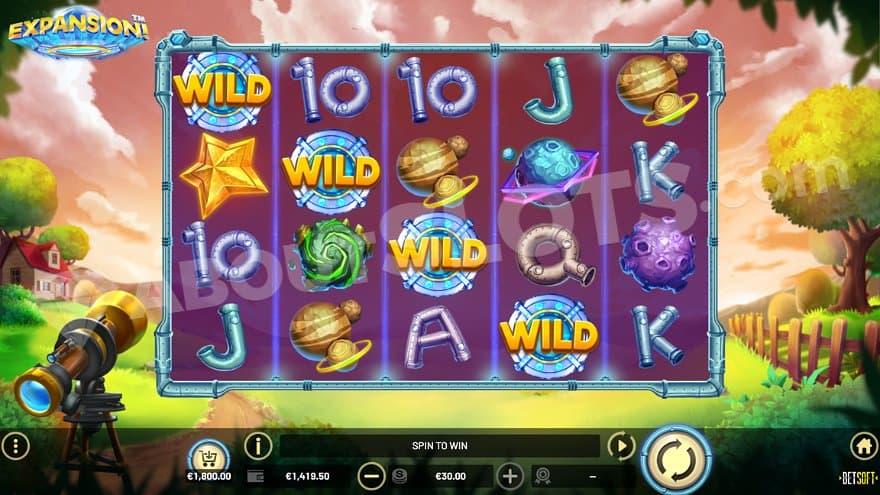Click the €1,800.00 buy feature cart

click(x=208, y=458)
